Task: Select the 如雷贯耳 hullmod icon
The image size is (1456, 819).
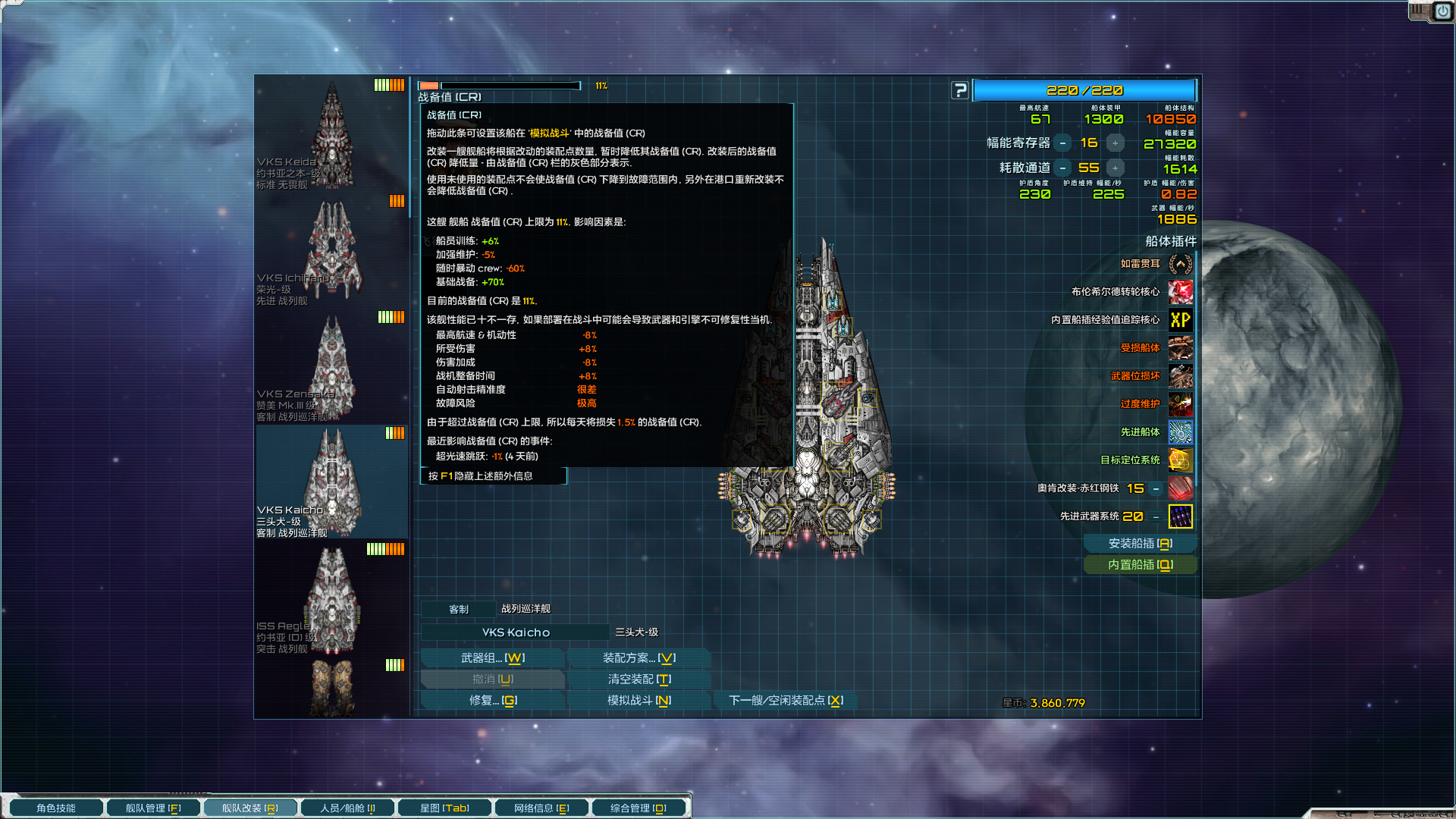Action: pyautogui.click(x=1181, y=265)
